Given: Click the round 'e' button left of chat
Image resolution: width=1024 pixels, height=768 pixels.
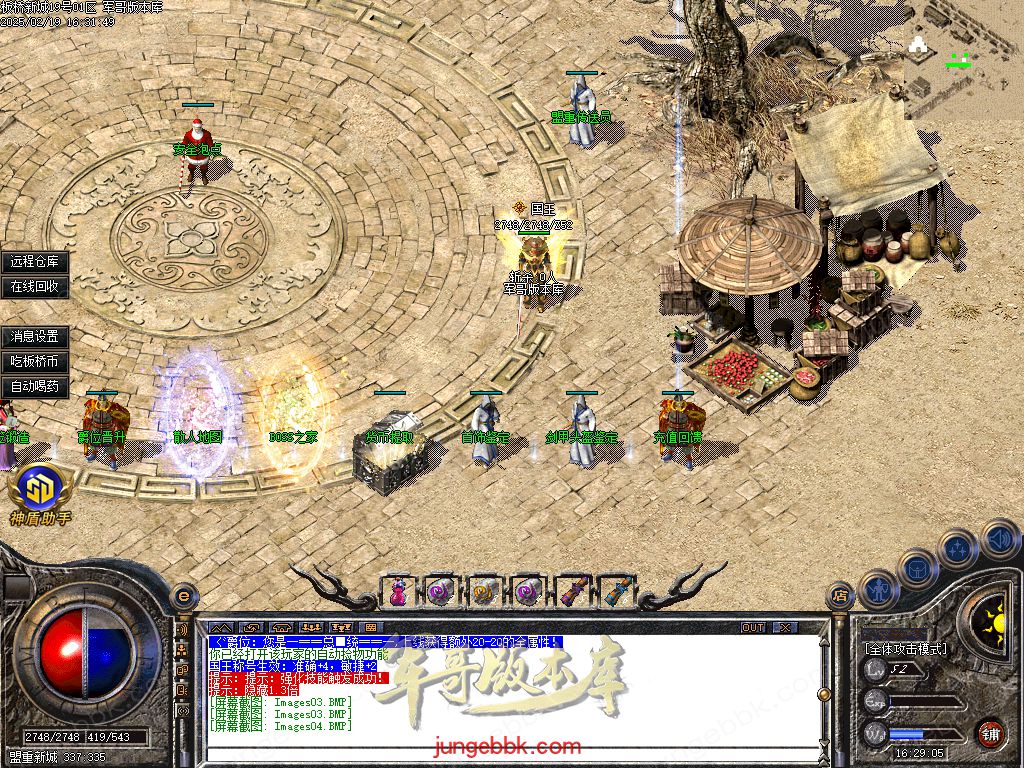Looking at the screenshot, I should [182, 595].
